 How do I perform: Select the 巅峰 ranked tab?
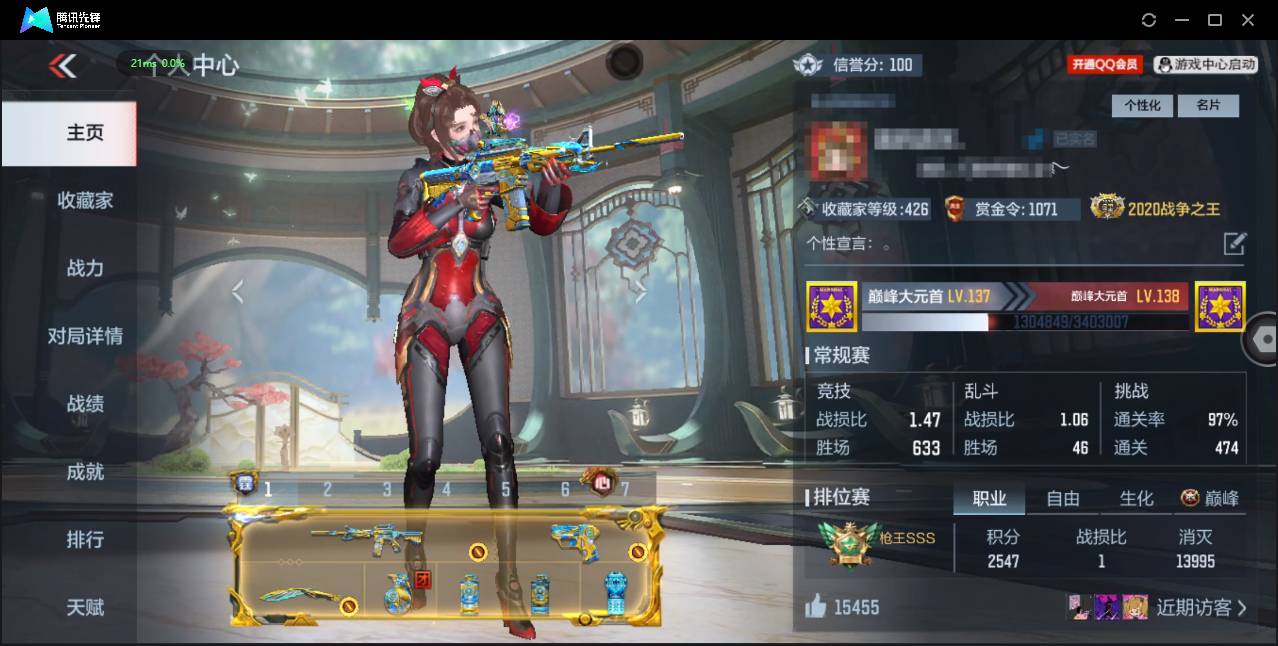(1210, 498)
